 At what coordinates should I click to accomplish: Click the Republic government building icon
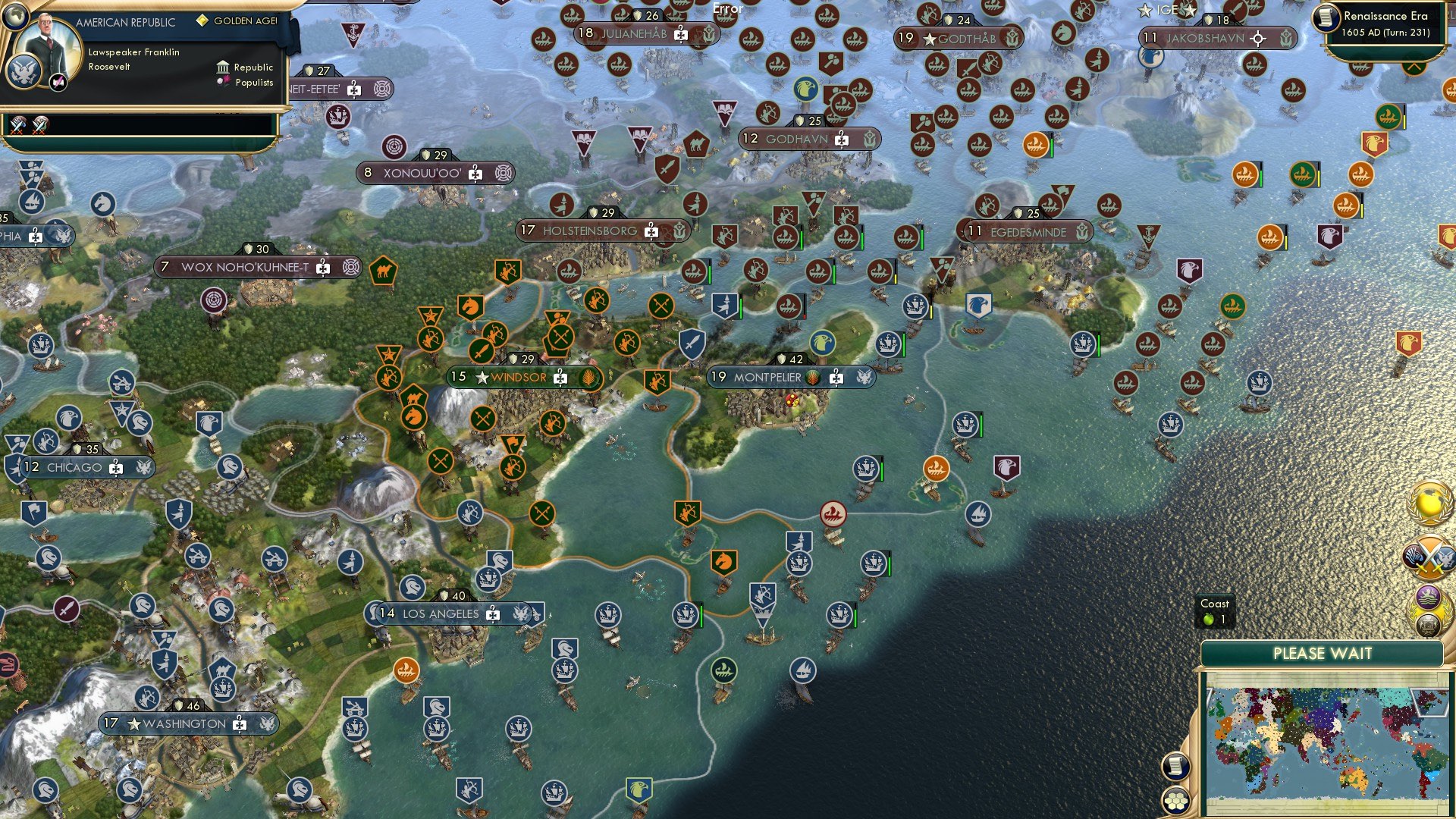click(223, 67)
